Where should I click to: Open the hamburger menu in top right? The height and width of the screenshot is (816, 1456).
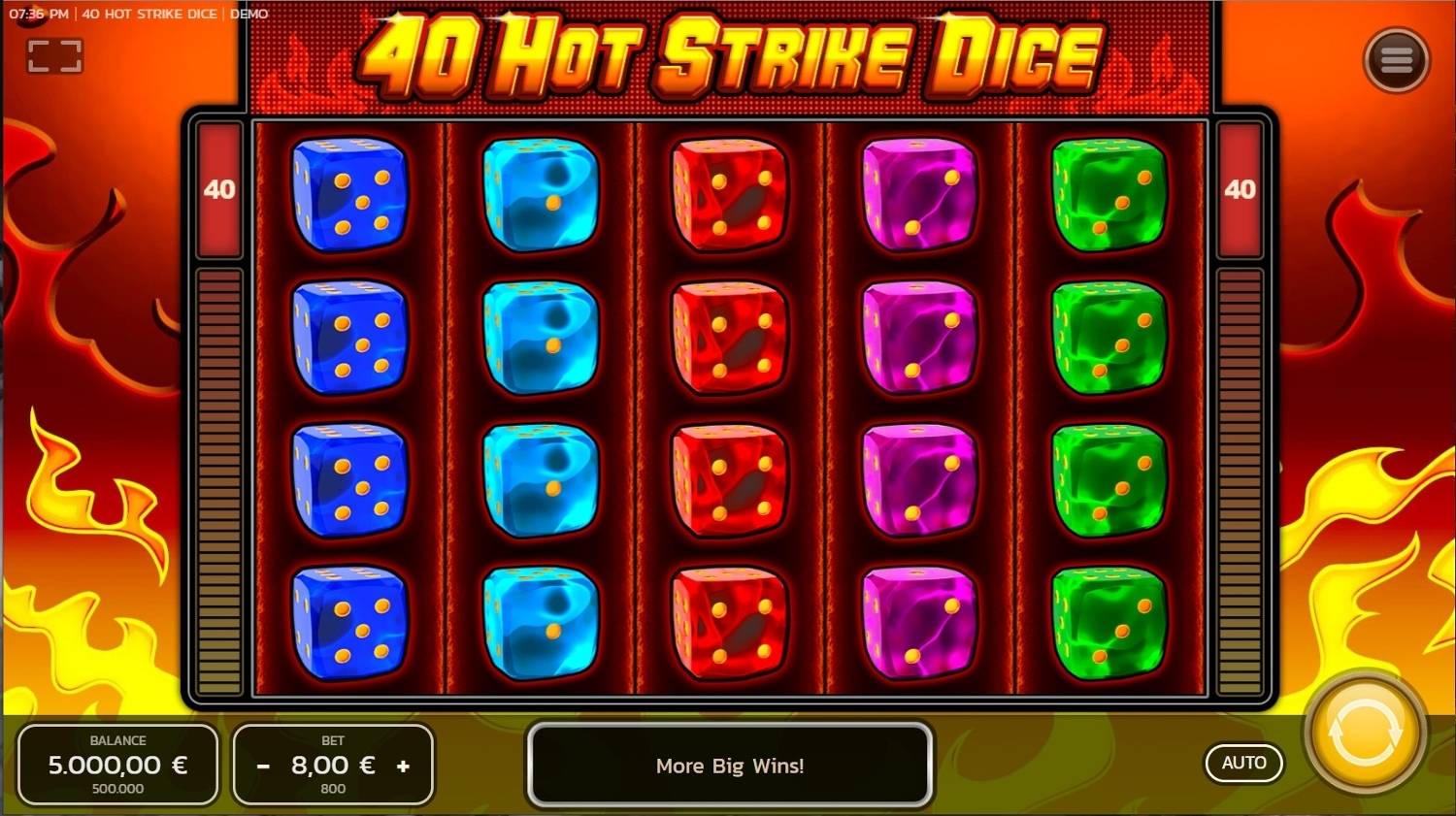(1398, 58)
